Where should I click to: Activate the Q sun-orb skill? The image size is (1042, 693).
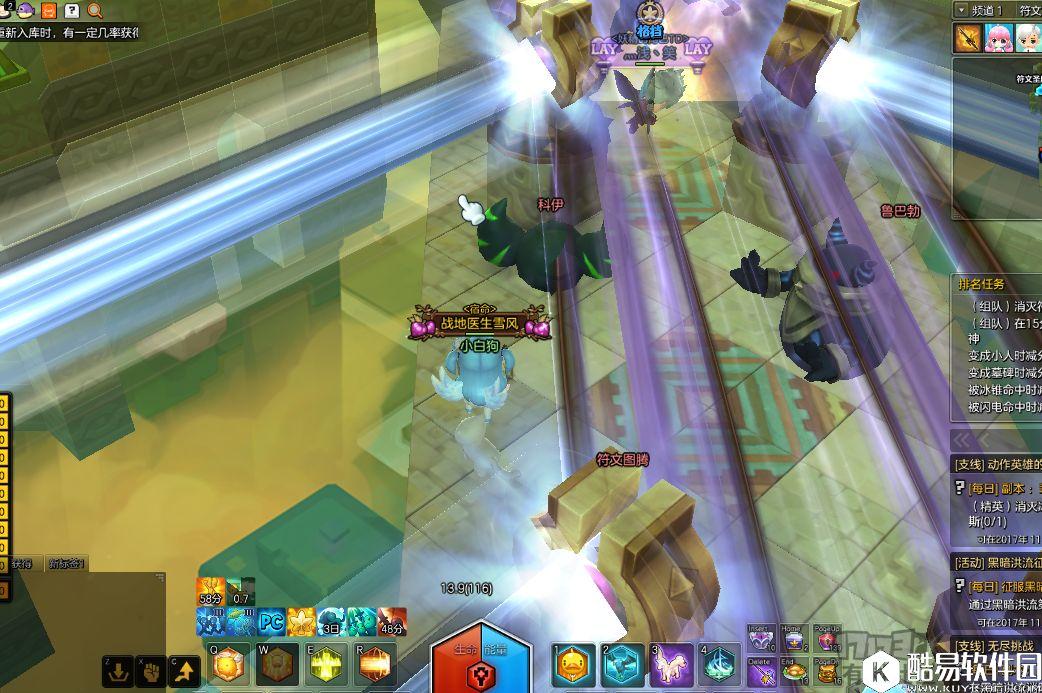pos(227,663)
